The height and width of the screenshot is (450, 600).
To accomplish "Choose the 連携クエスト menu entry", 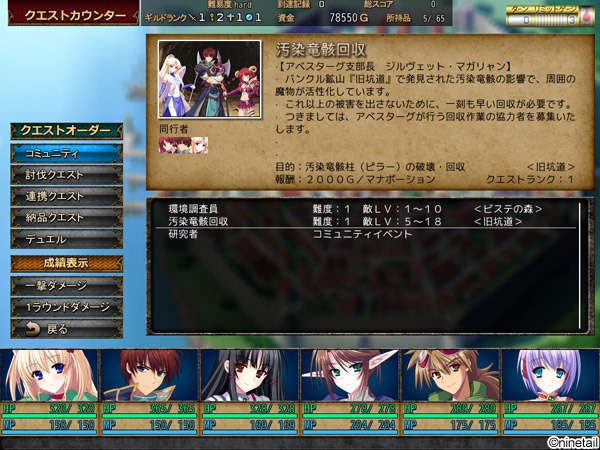I will tap(67, 196).
